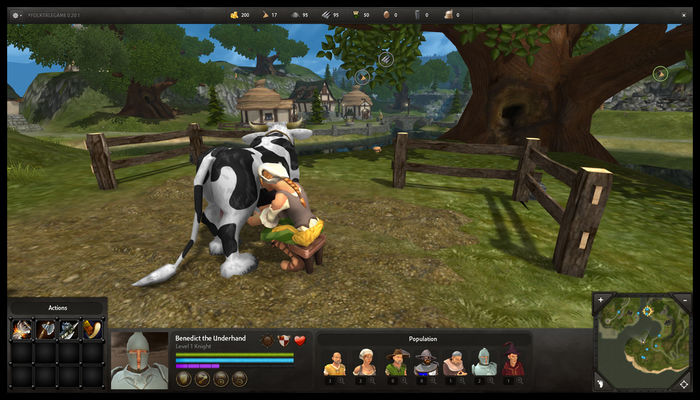700x400 pixels.
Task: Zoom in the minimap with the plus button
Action: (x=600, y=299)
